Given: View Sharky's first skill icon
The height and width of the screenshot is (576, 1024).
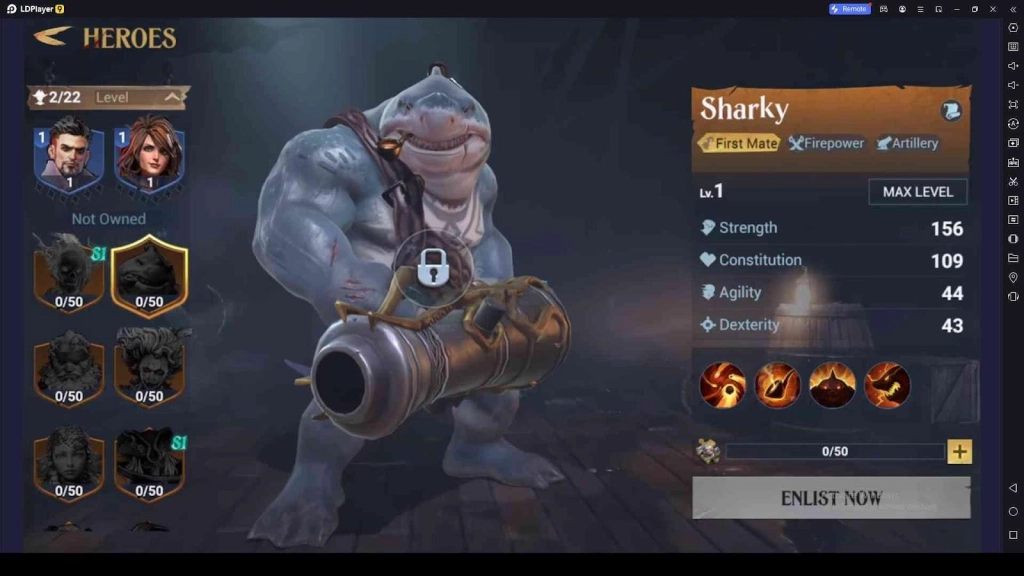Looking at the screenshot, I should (722, 385).
